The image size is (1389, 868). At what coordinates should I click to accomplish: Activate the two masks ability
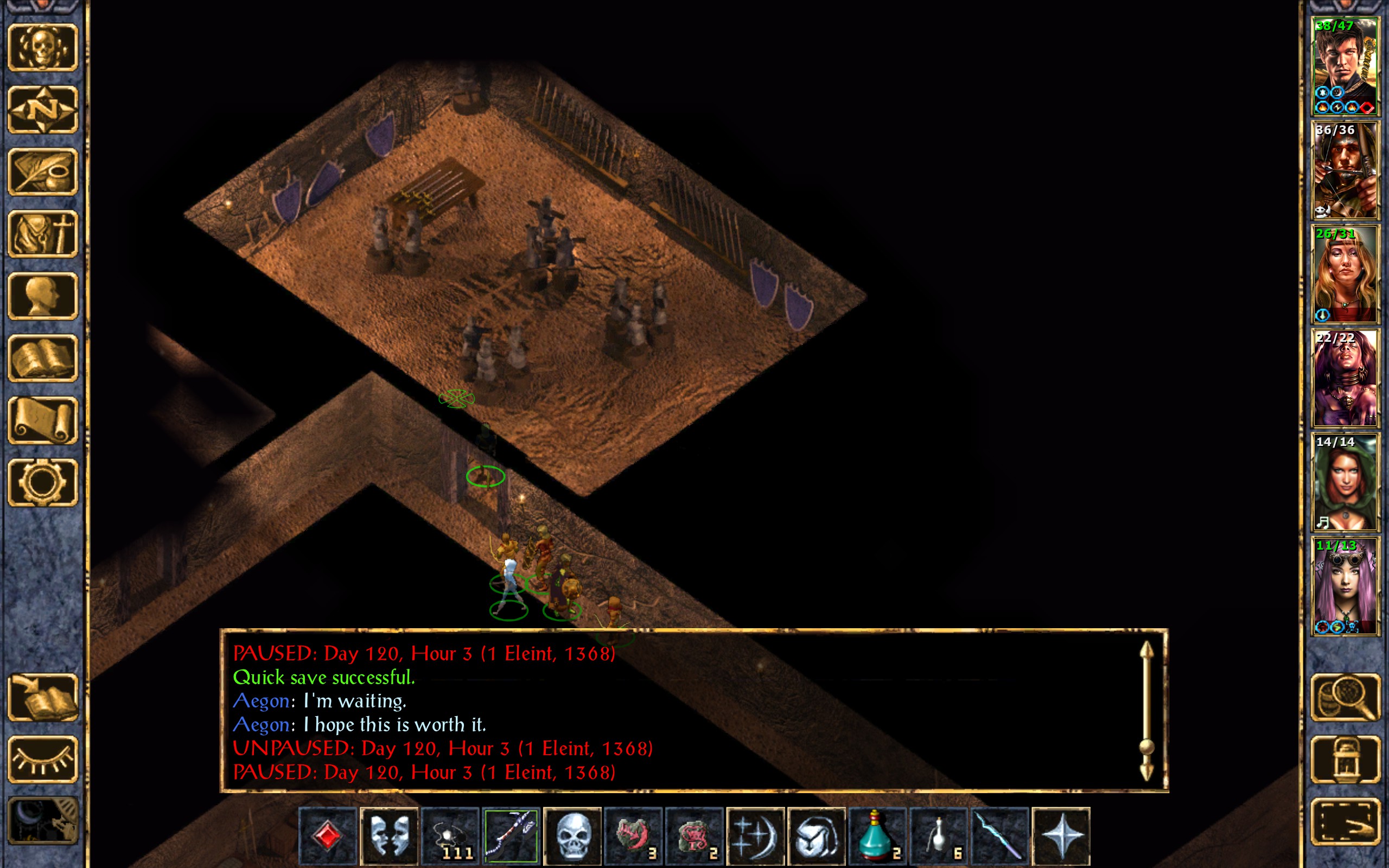coord(389,836)
